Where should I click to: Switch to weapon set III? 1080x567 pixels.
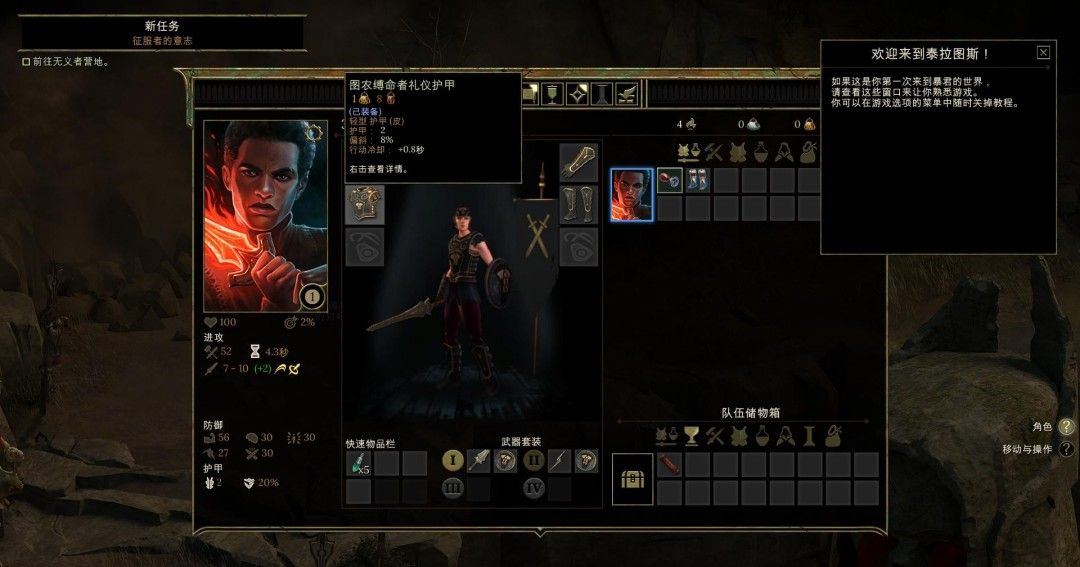point(453,489)
